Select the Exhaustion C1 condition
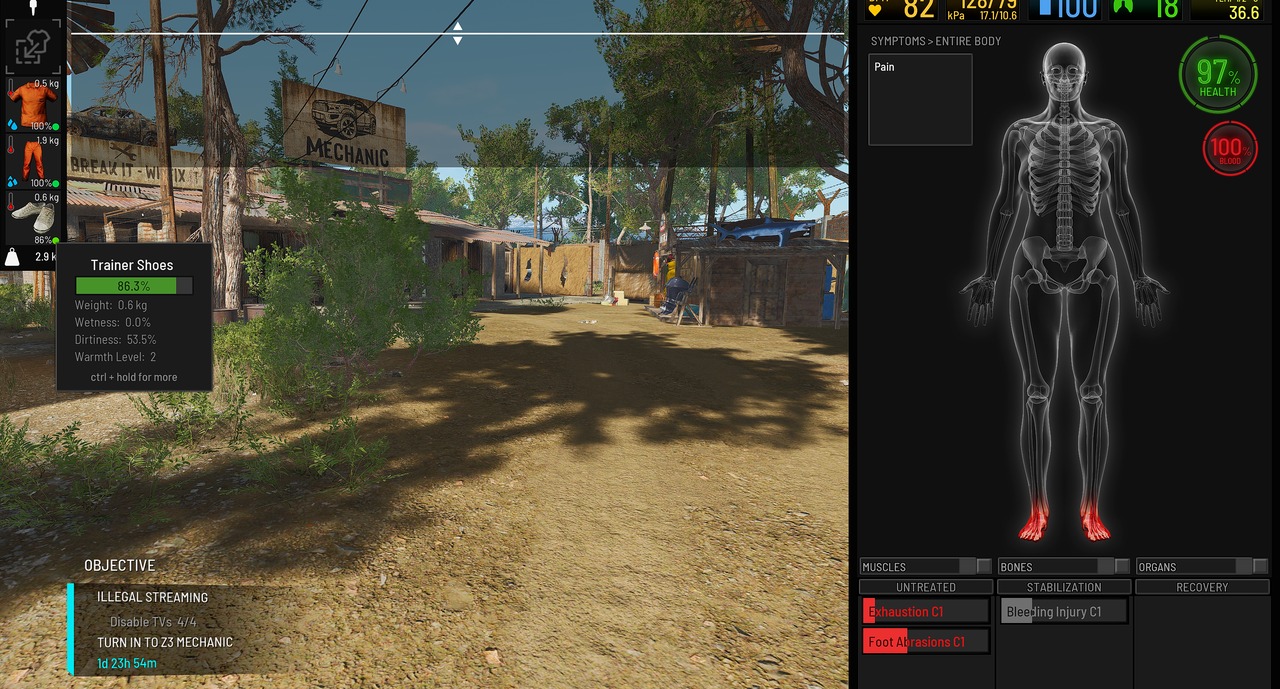 coord(926,611)
